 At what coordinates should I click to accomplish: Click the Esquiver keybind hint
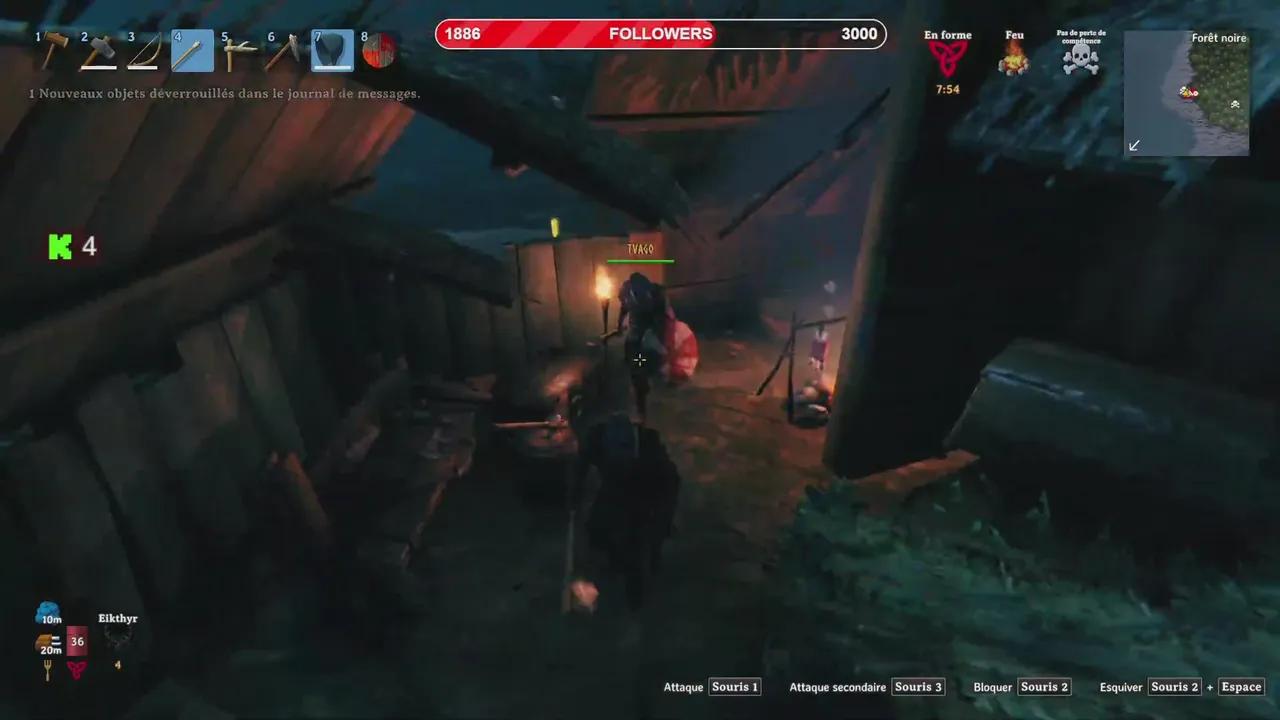point(1121,687)
